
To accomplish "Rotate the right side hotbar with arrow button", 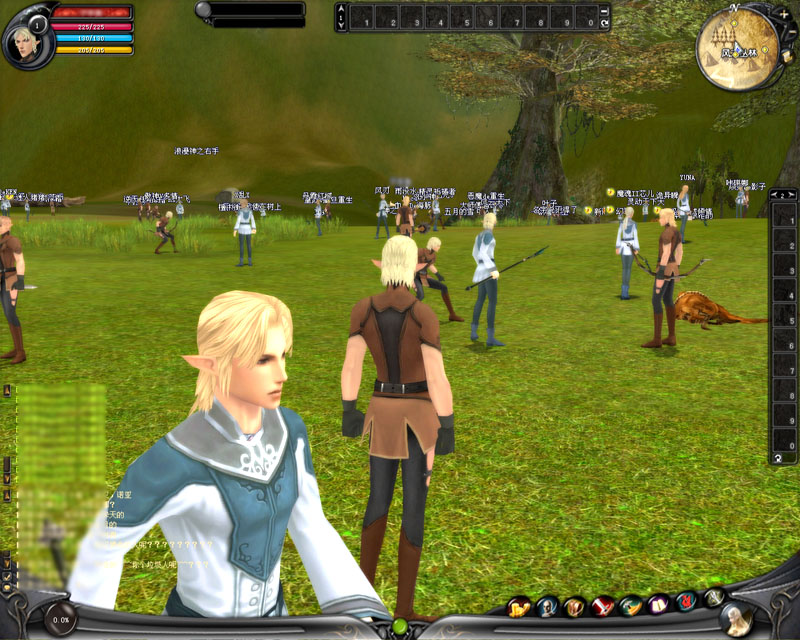I will pos(776,458).
